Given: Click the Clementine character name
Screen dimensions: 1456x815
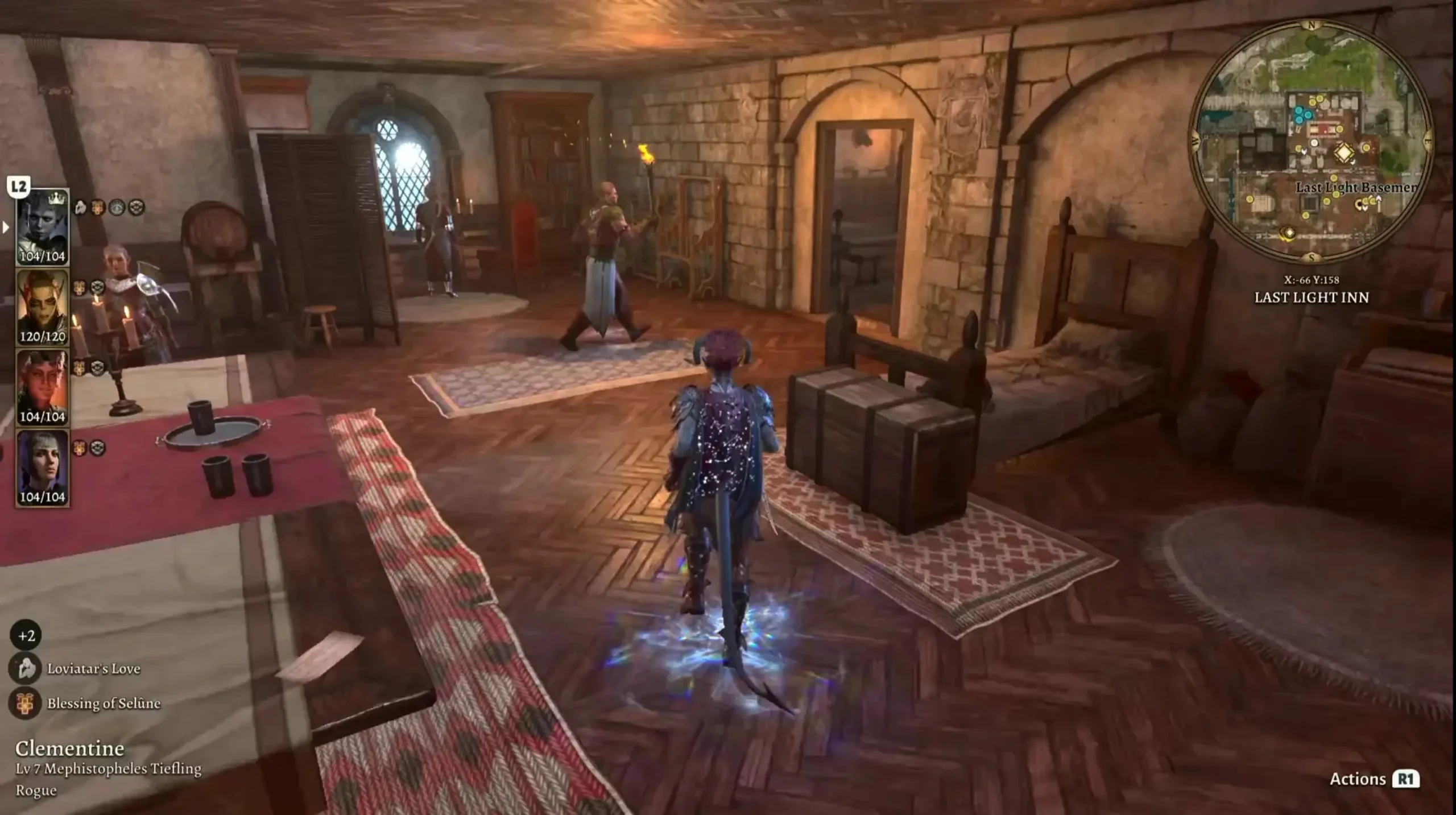Looking at the screenshot, I should [69, 748].
